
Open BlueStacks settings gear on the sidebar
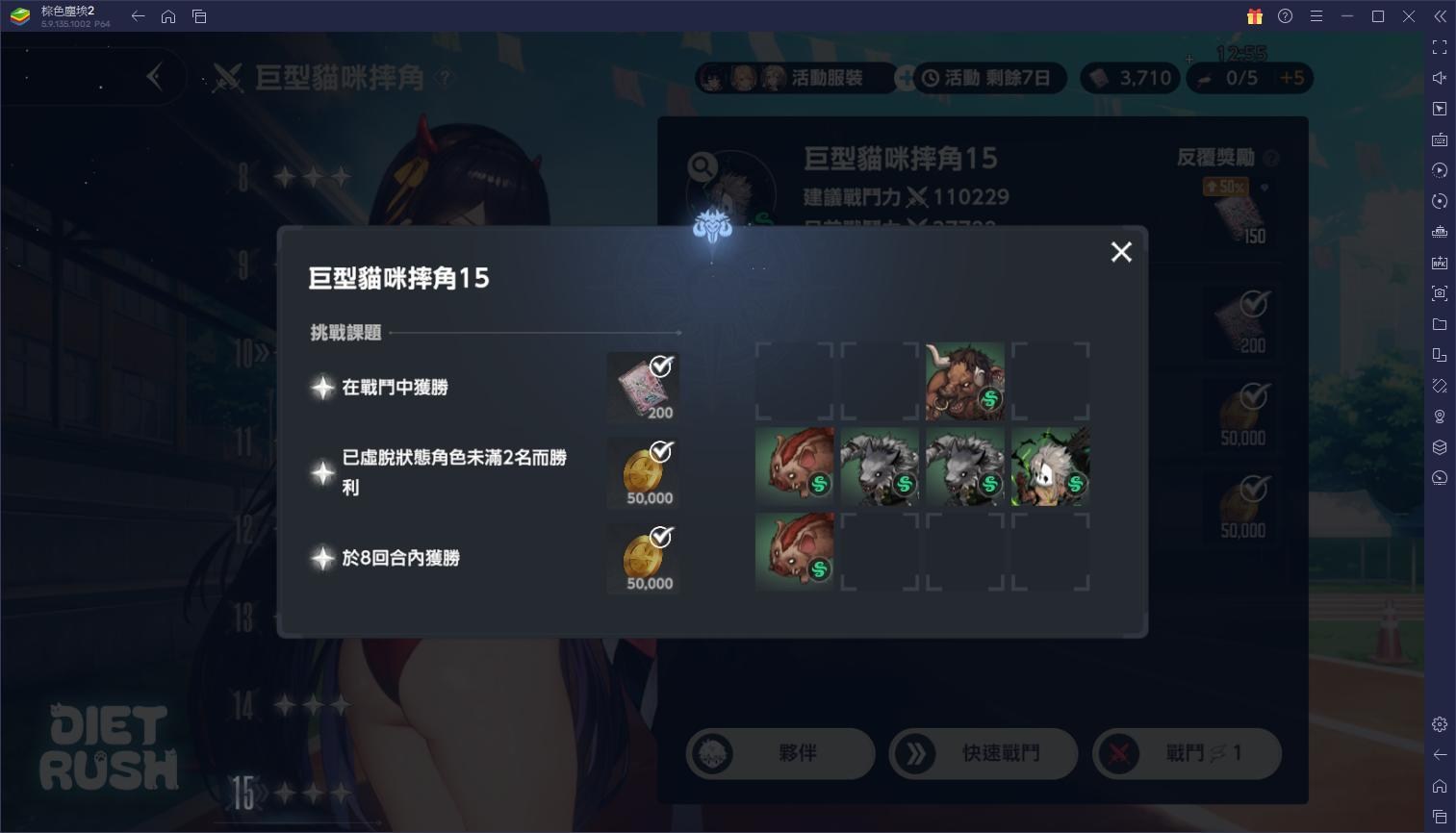(1440, 723)
